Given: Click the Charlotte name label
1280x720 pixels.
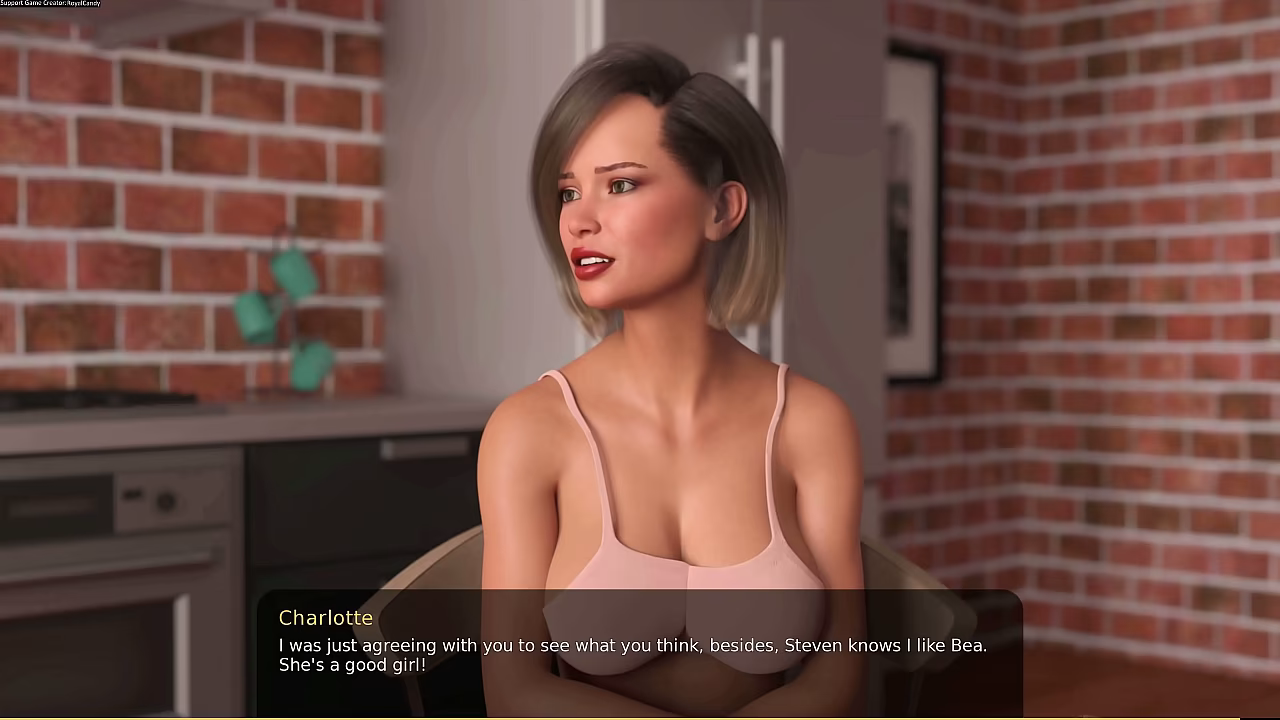Looking at the screenshot, I should pos(326,617).
